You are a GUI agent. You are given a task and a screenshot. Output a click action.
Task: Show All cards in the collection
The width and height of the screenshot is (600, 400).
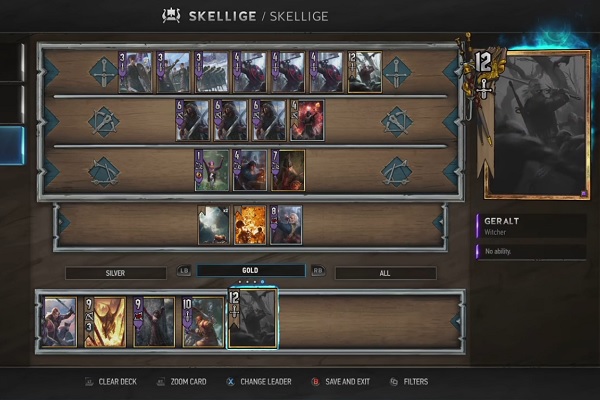click(385, 272)
